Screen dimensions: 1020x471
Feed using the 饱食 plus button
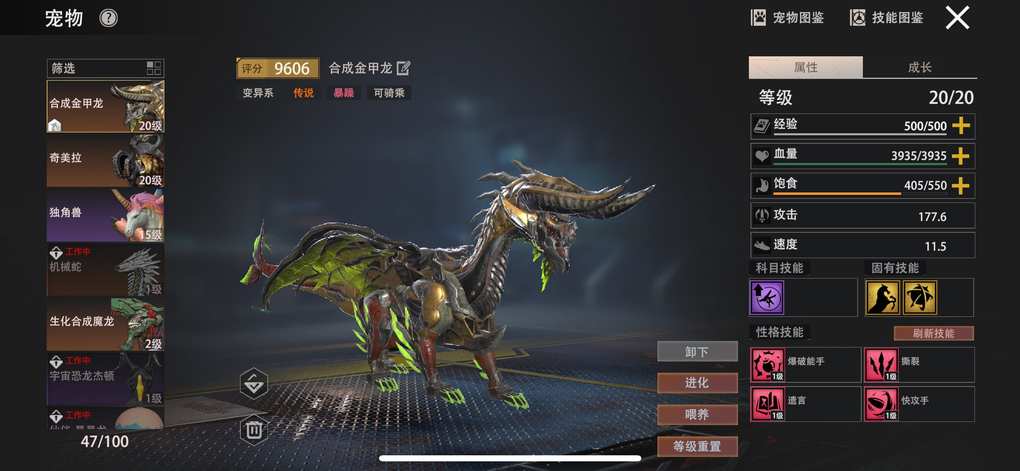tap(961, 186)
